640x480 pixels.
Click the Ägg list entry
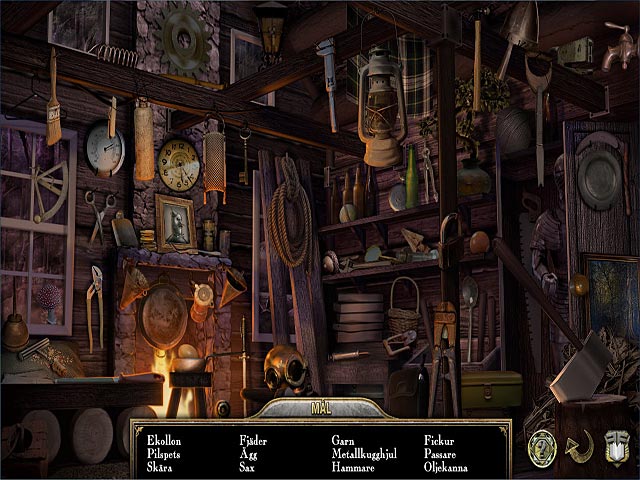pyautogui.click(x=249, y=453)
